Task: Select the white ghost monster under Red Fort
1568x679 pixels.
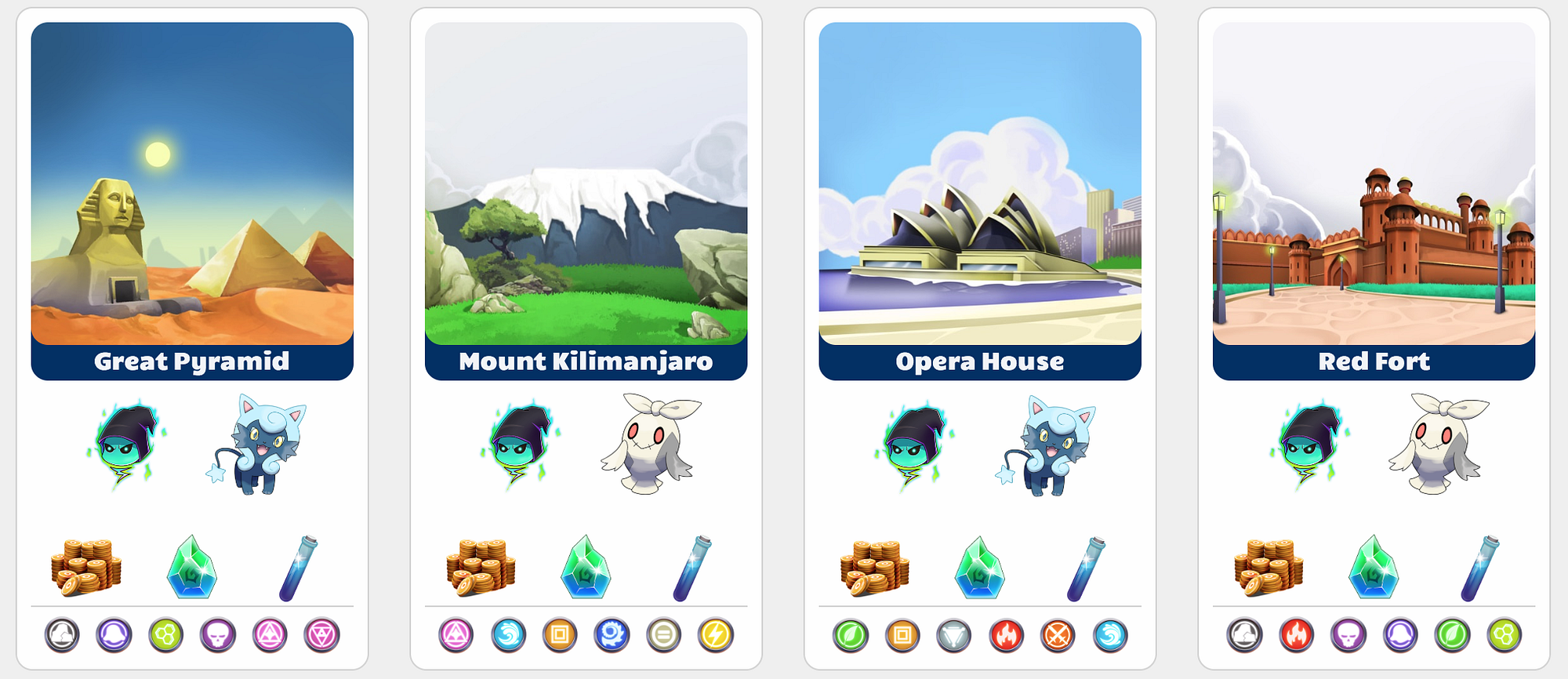Action: 1439,444
